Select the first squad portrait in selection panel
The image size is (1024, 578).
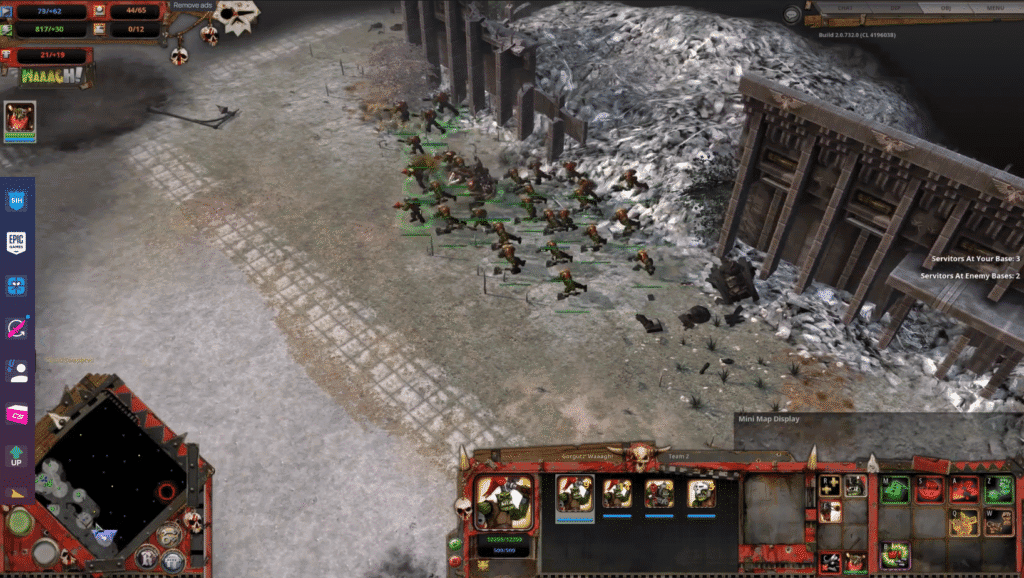tap(574, 493)
